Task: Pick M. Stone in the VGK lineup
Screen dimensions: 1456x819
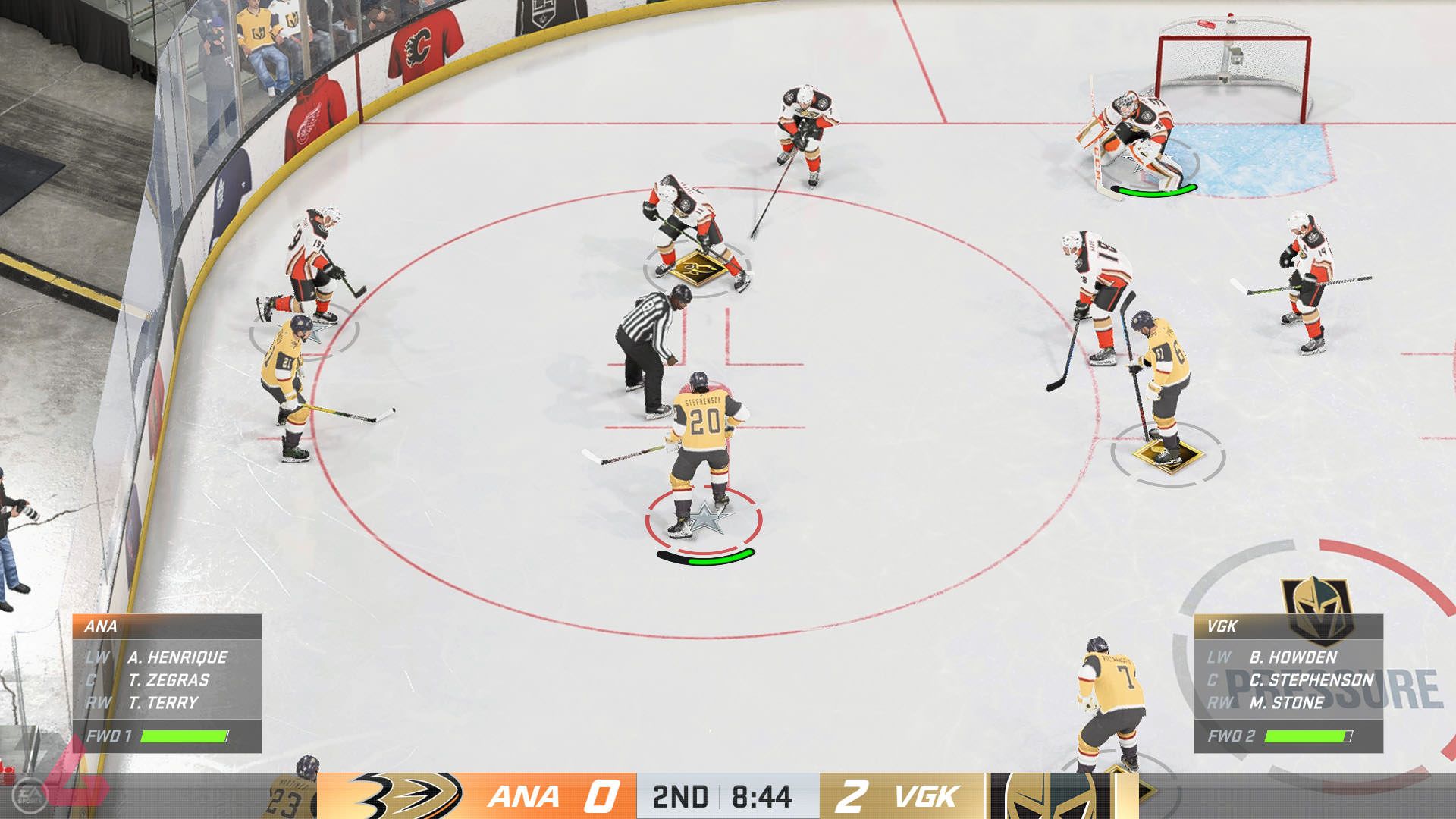Action: pyautogui.click(x=1286, y=703)
